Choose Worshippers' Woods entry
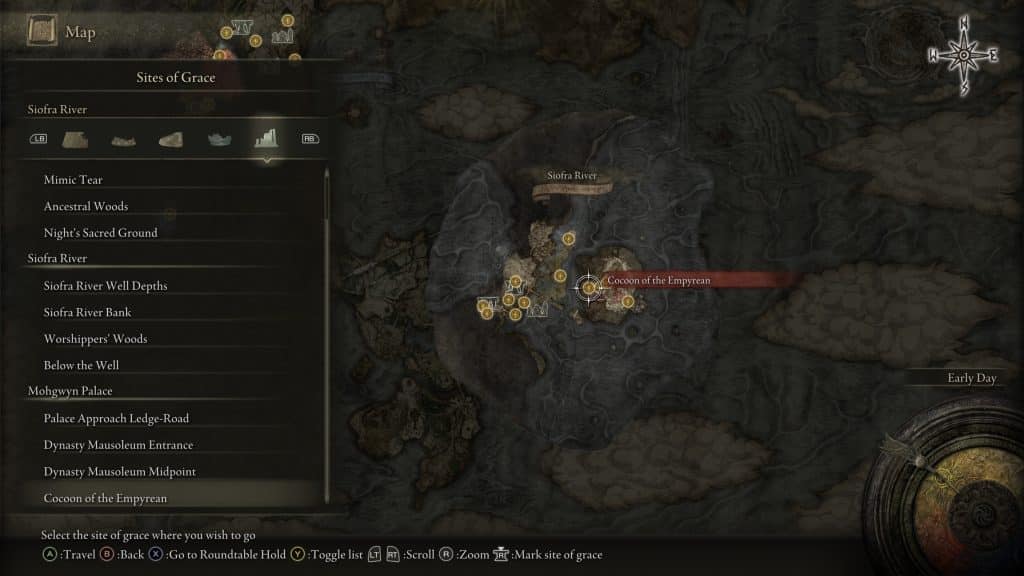The image size is (1024, 576). 95,339
